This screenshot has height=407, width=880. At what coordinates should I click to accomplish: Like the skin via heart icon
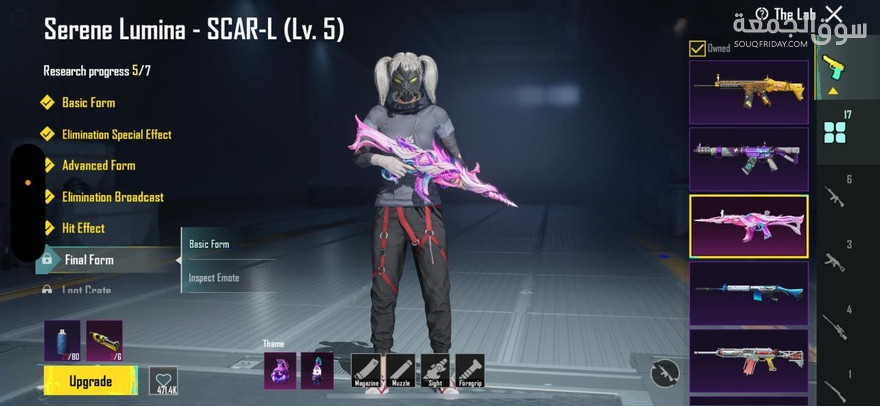click(x=163, y=380)
